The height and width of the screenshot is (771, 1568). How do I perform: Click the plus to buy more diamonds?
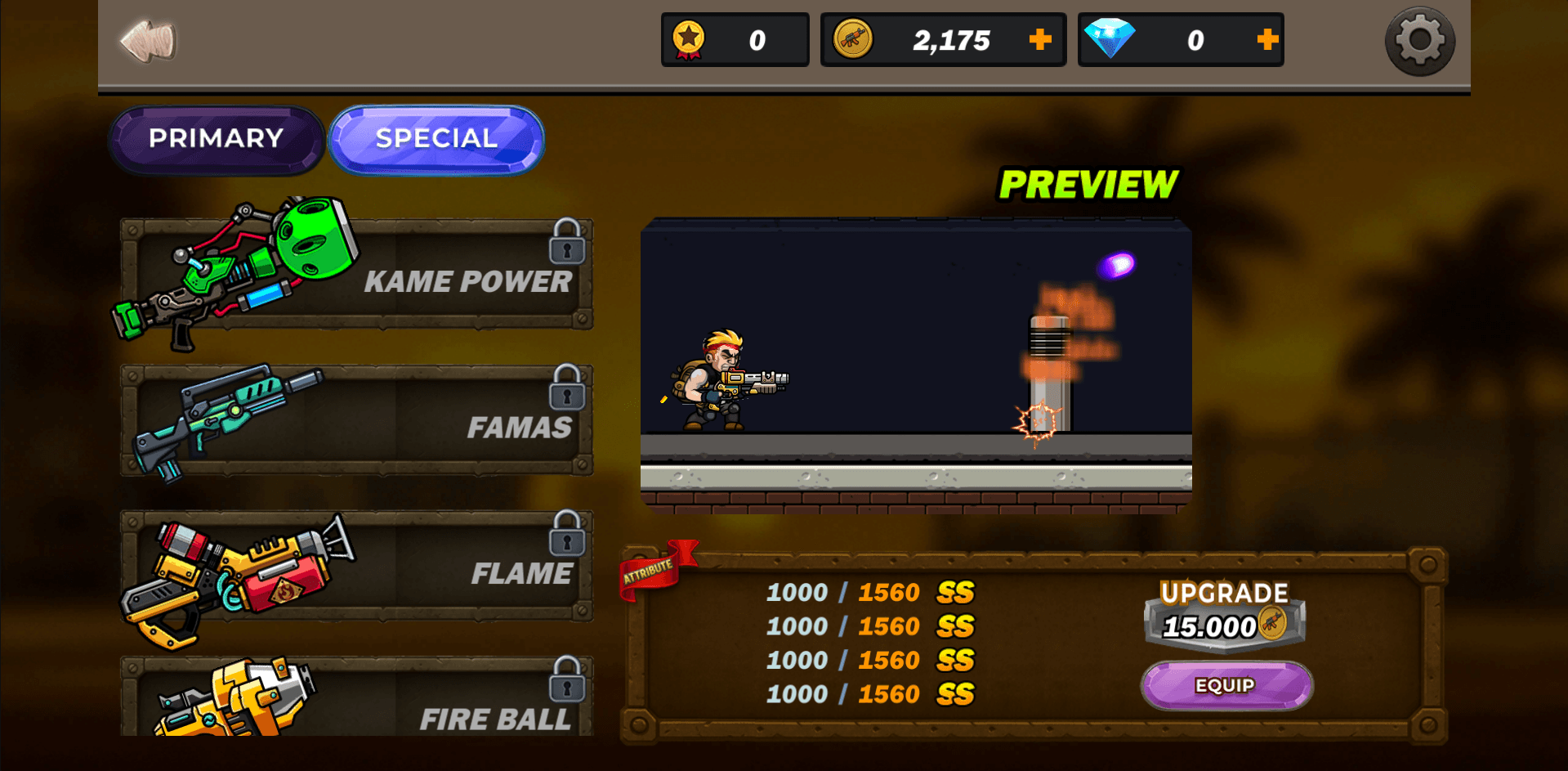point(1267,38)
